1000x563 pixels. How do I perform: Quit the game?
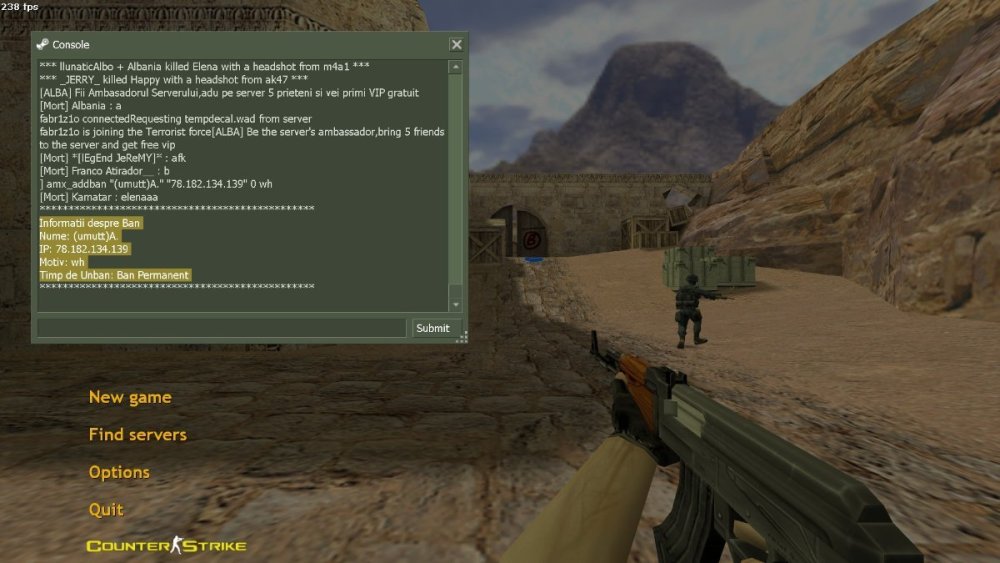coord(106,509)
